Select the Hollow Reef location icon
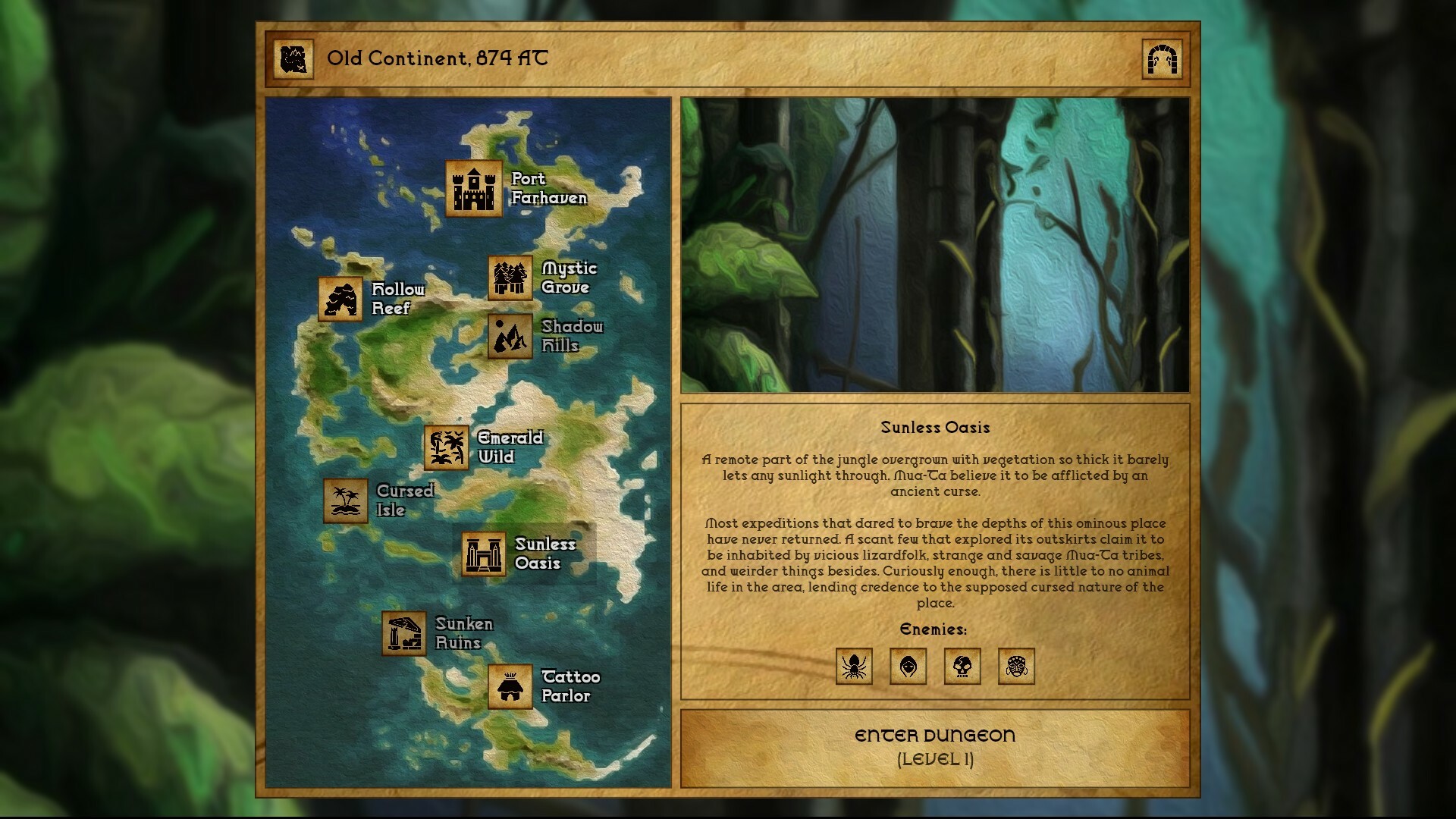 341,300
